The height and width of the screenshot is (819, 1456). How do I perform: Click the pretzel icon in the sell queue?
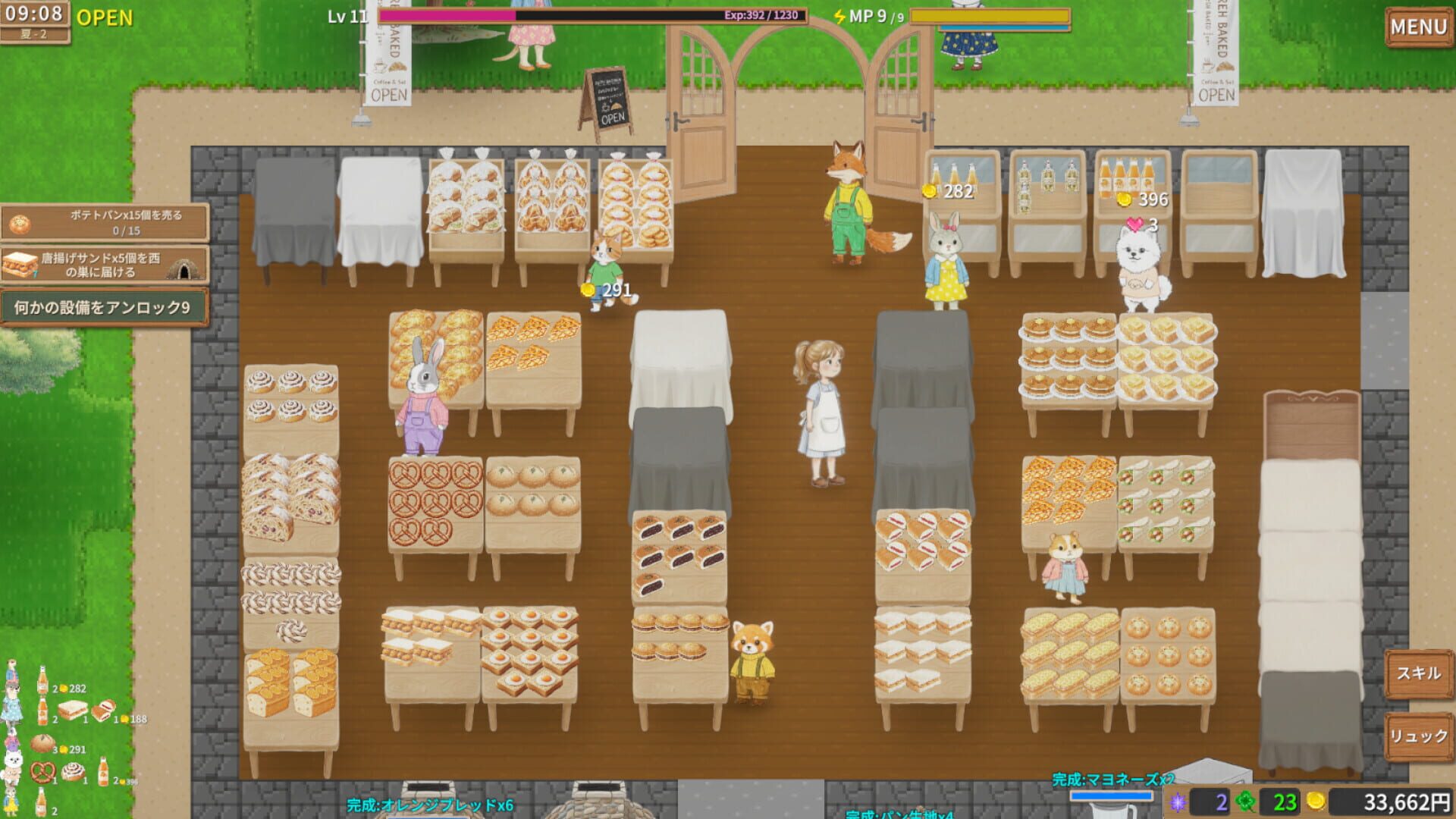[42, 772]
